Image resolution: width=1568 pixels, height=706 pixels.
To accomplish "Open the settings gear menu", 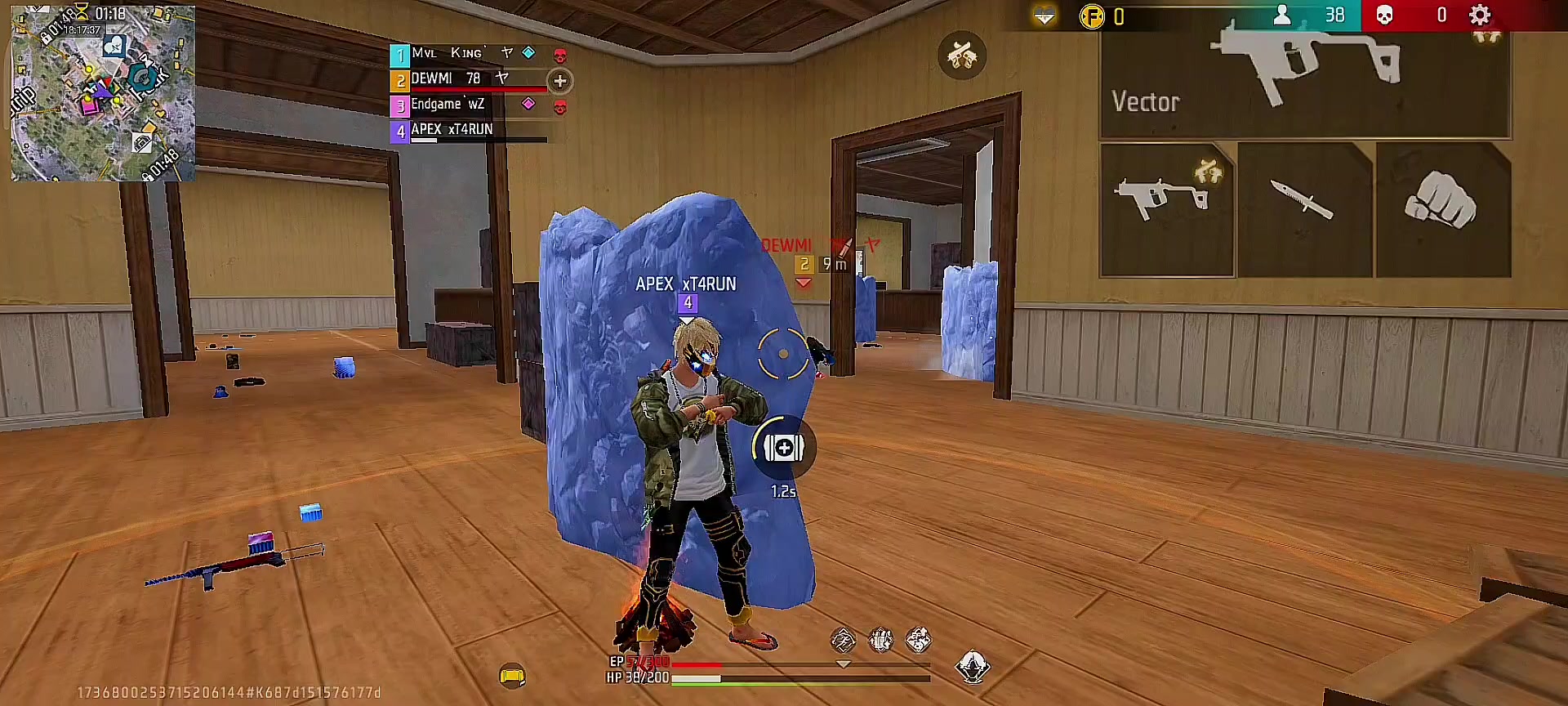I will pyautogui.click(x=1479, y=15).
